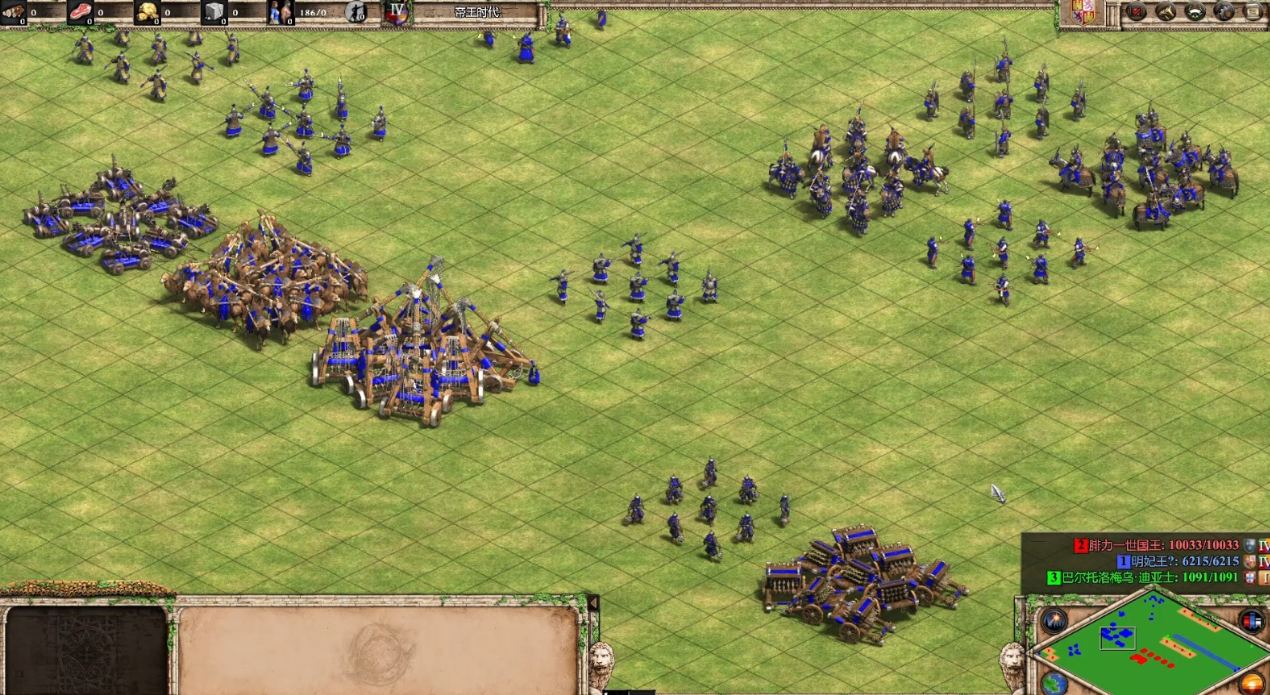
Task: Activate the minimap flare signal button
Action: coord(1054,620)
